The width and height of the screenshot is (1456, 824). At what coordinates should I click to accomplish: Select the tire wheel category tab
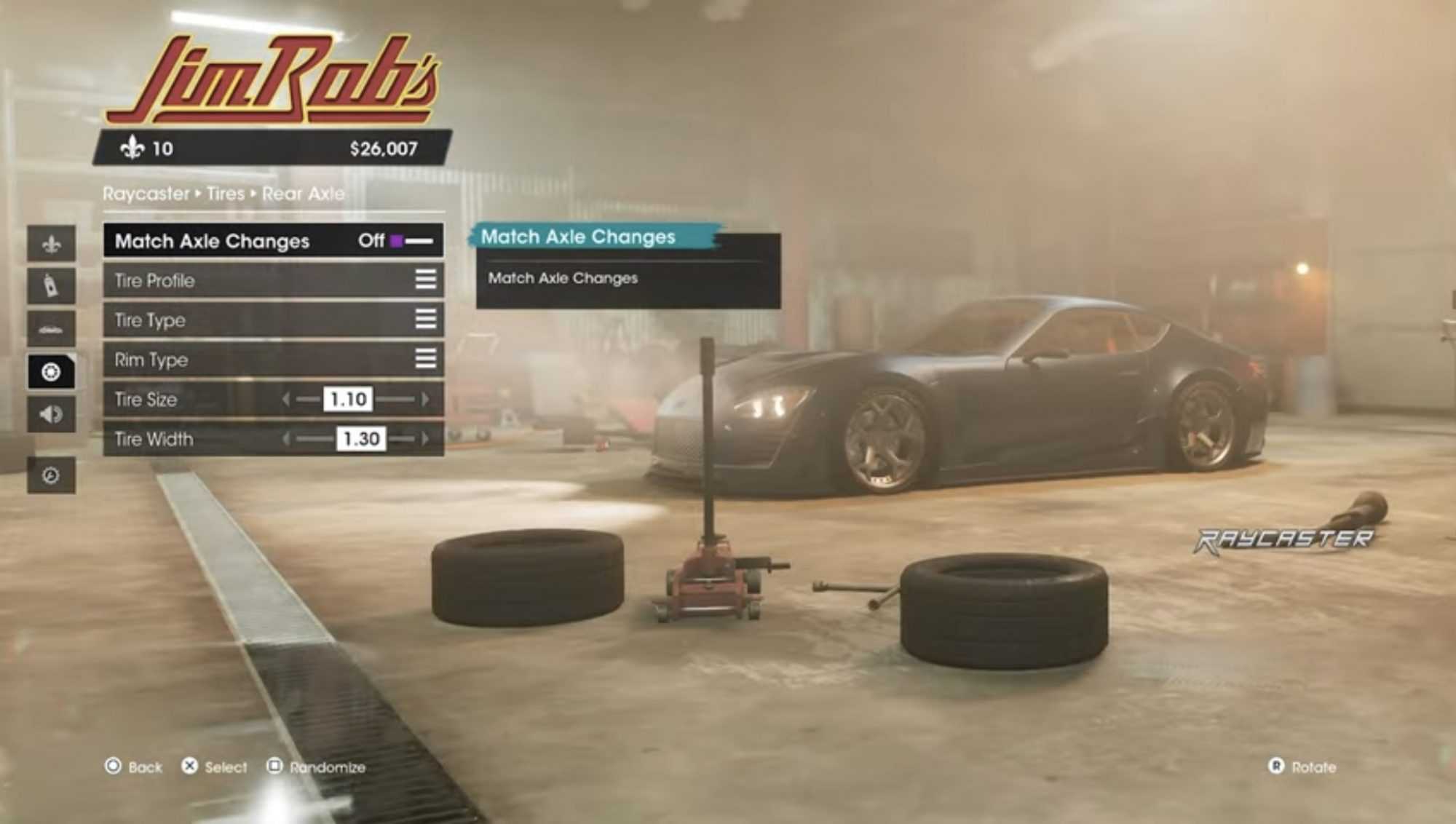[x=51, y=372]
